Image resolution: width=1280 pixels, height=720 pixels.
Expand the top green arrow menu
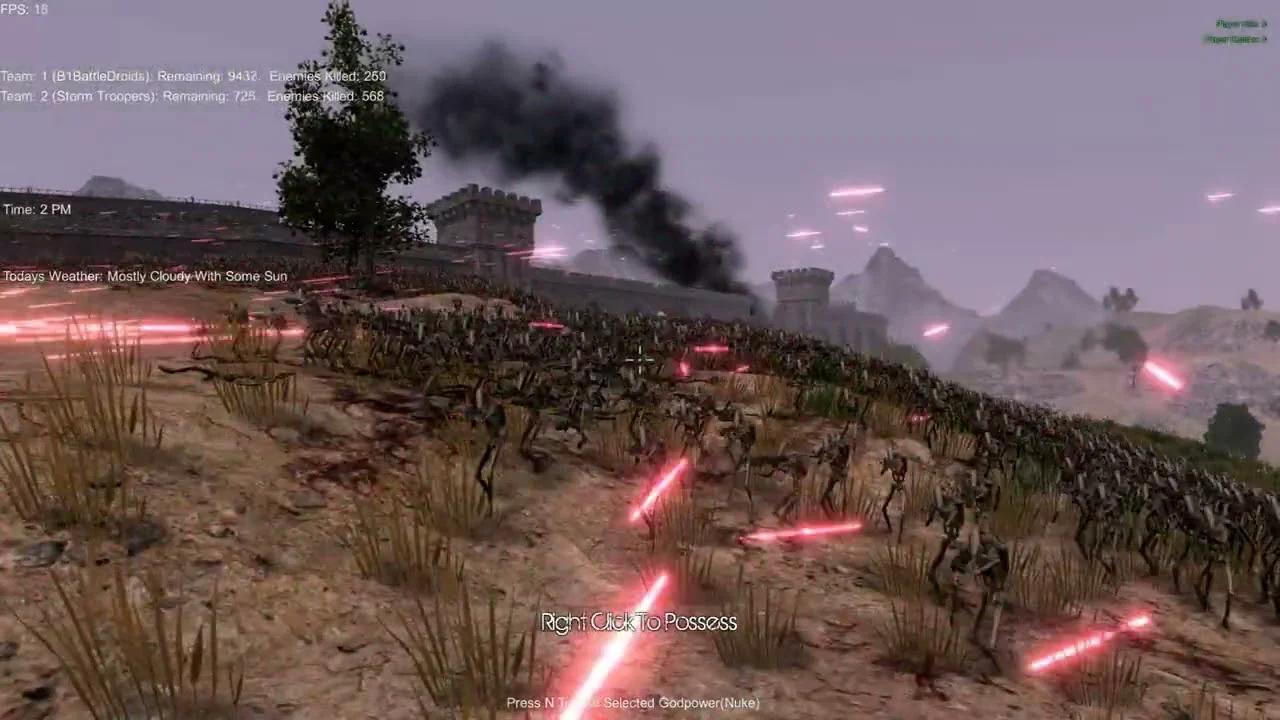pos(1265,23)
